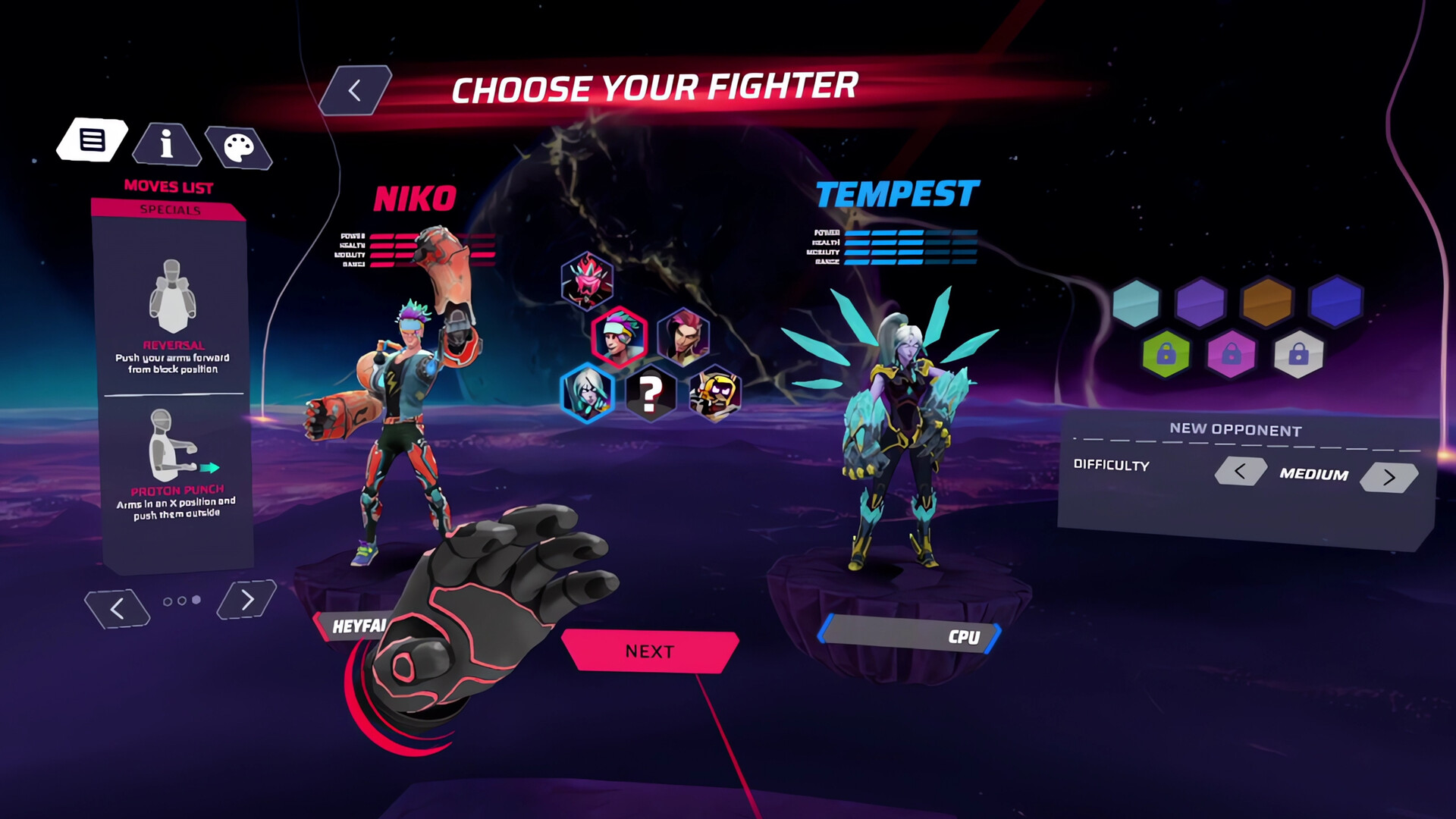Viewport: 1456px width, 819px height.
Task: Pick the red-haired fighter portrait
Action: click(x=683, y=337)
